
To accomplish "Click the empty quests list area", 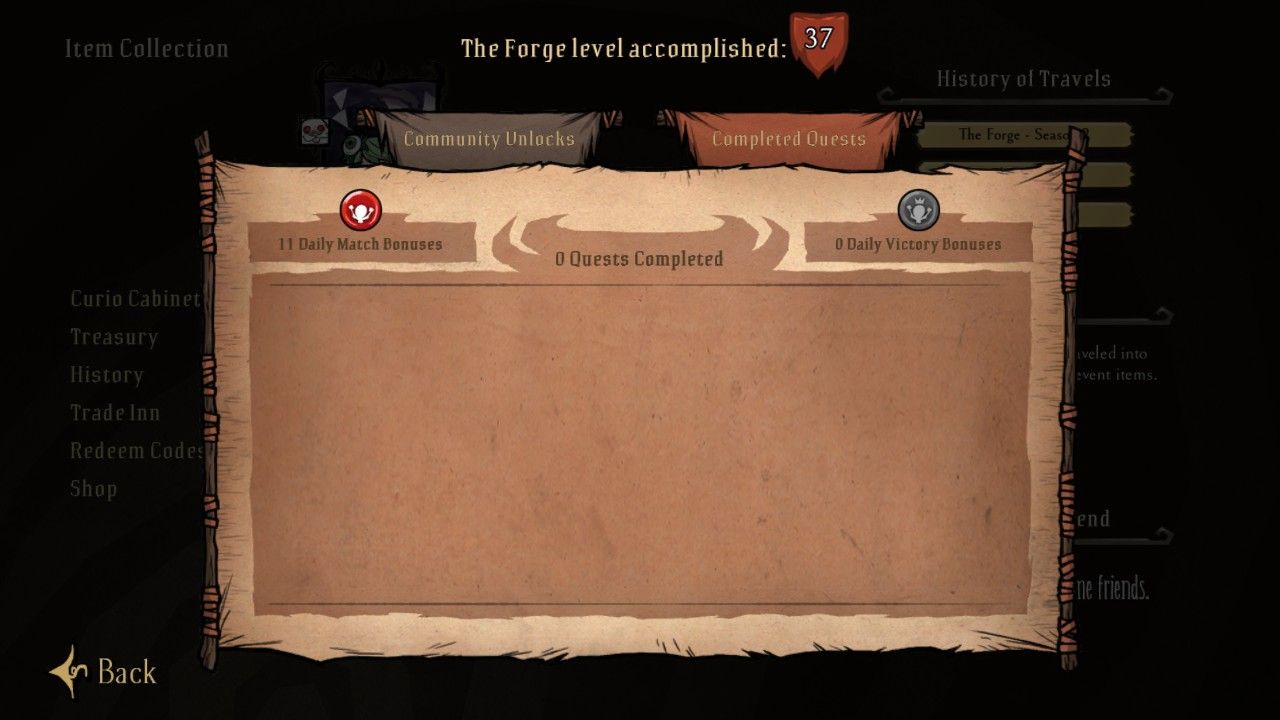I will coord(640,440).
